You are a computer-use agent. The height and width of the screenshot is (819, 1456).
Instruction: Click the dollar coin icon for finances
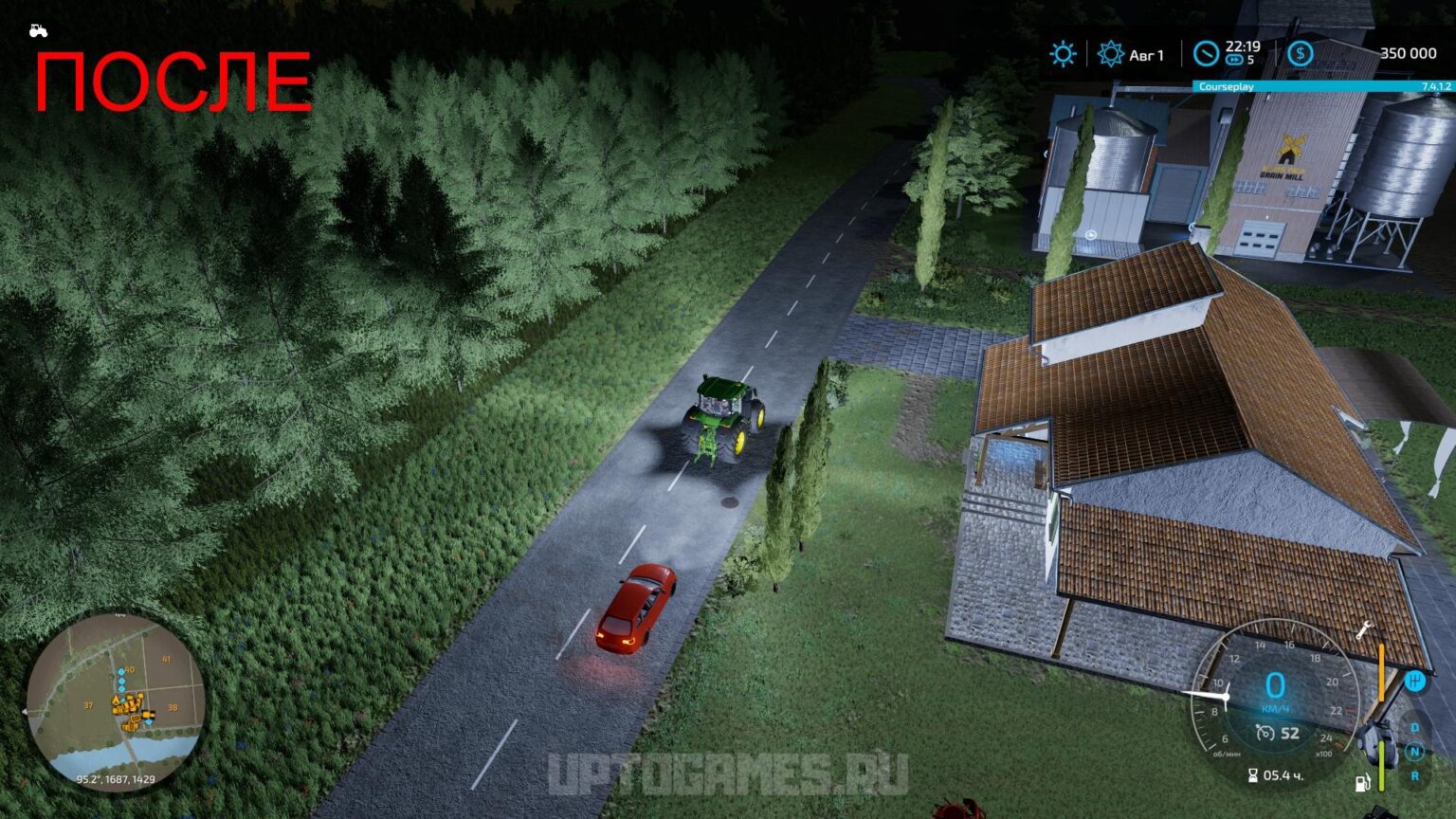click(1301, 53)
